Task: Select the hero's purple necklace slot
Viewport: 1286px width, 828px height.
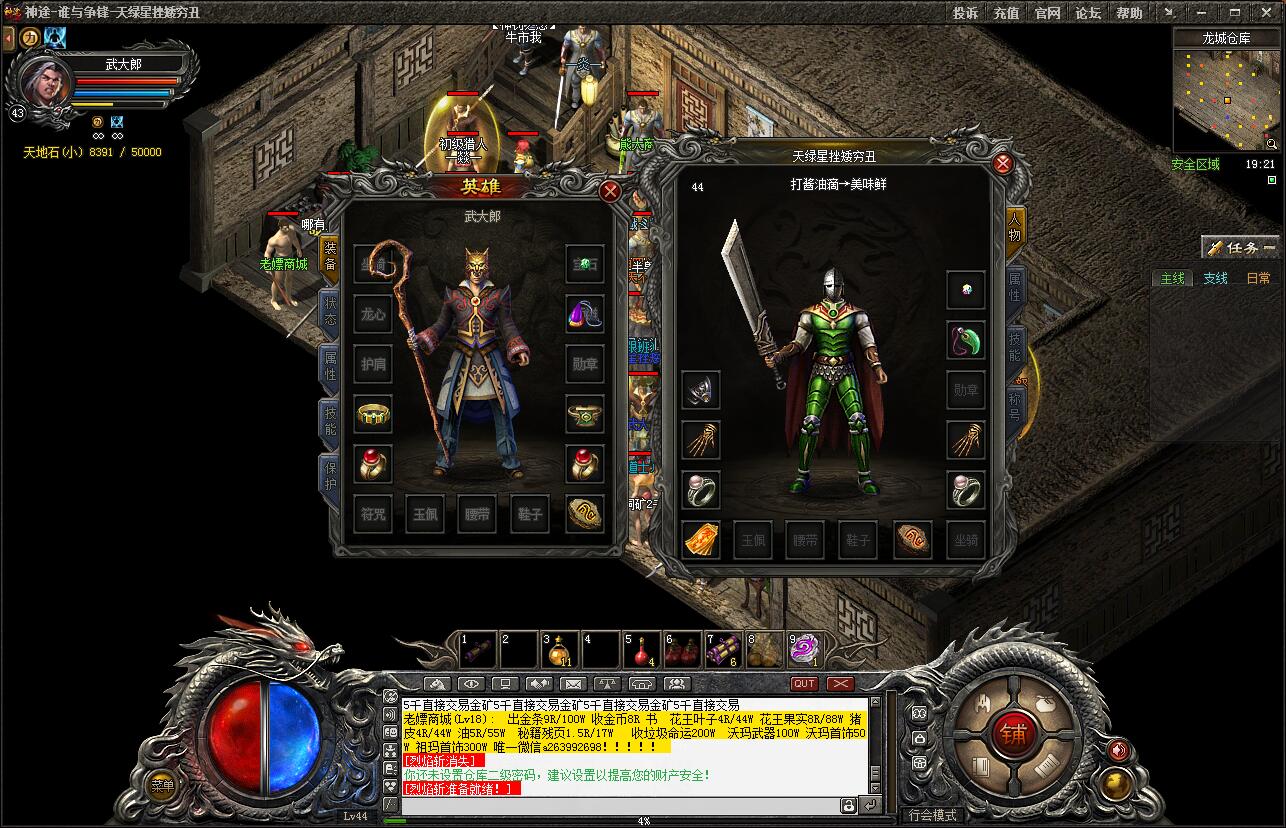Action: (584, 314)
